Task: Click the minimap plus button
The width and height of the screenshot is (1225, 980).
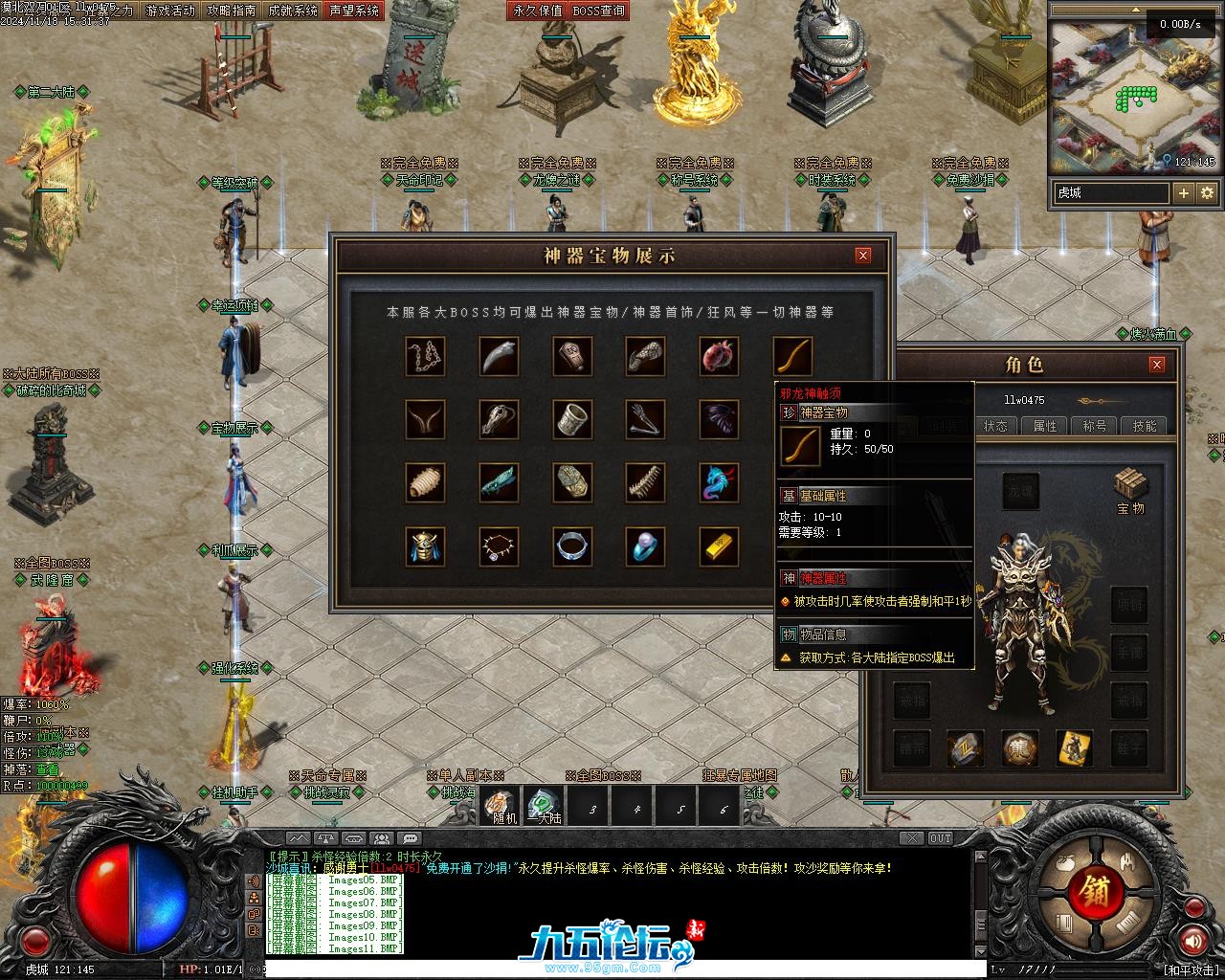Action: 1184,192
